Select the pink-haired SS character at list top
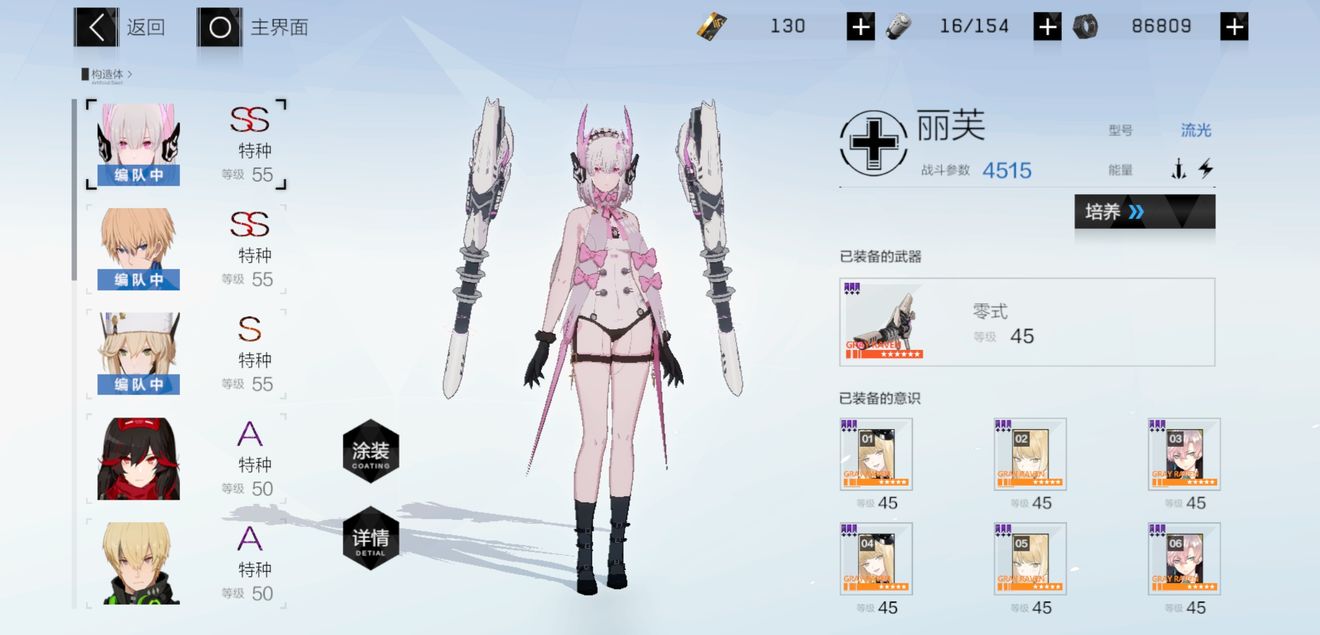 click(x=185, y=145)
